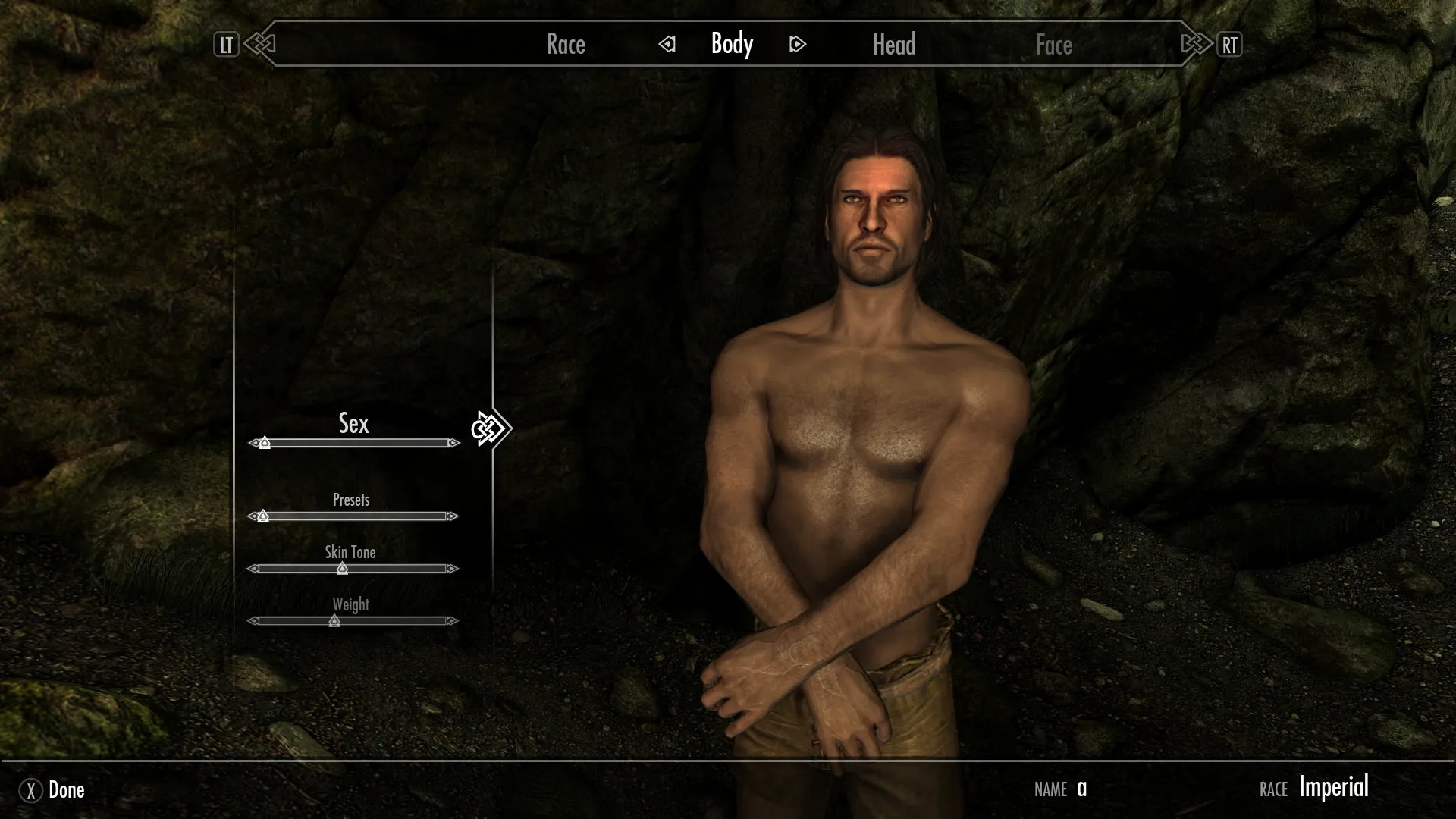
Task: Click the Sex slider's right arrow
Action: 453,443
